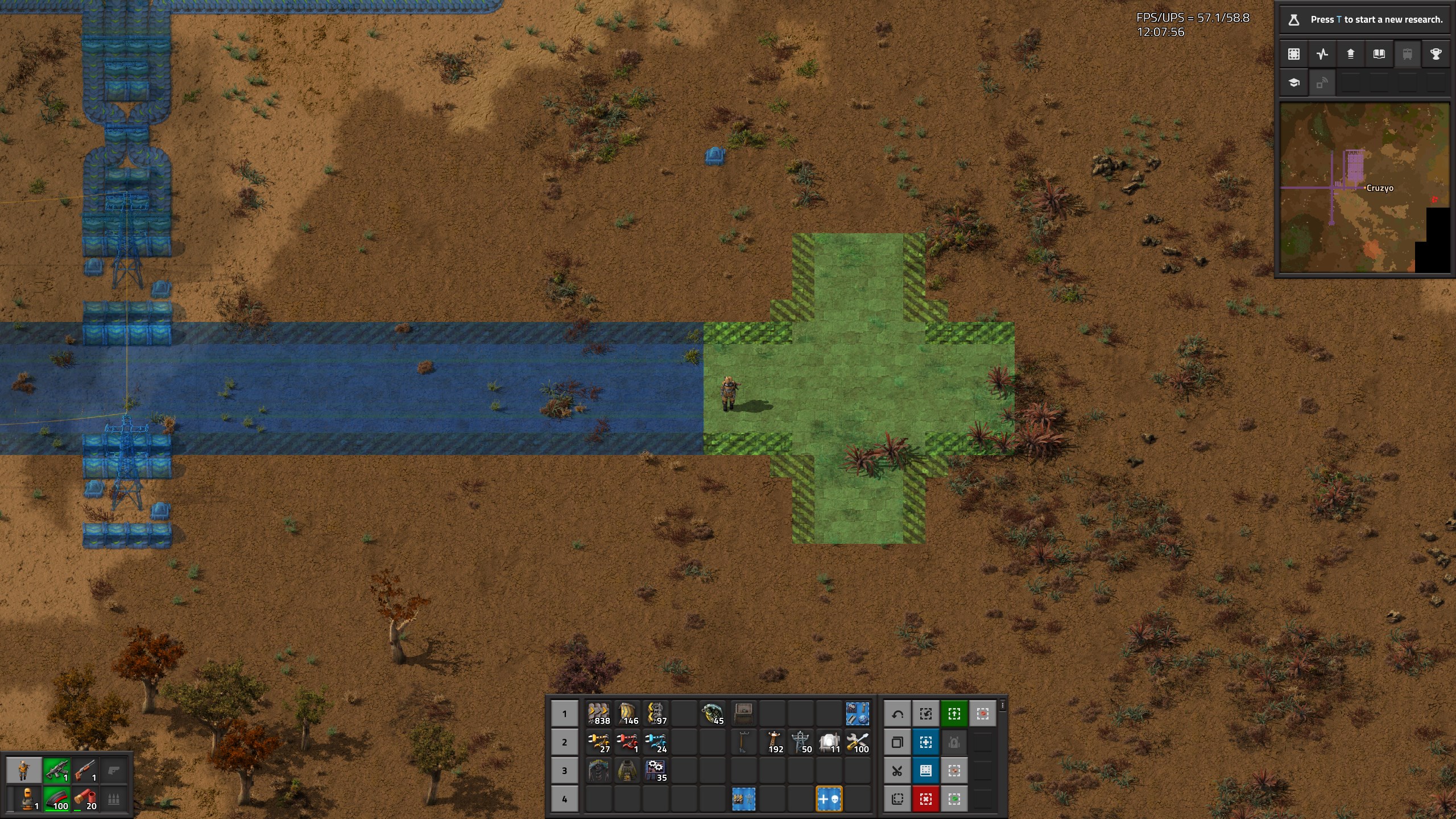Open the achievements trophy button
The width and height of the screenshot is (1456, 819).
(x=1436, y=54)
